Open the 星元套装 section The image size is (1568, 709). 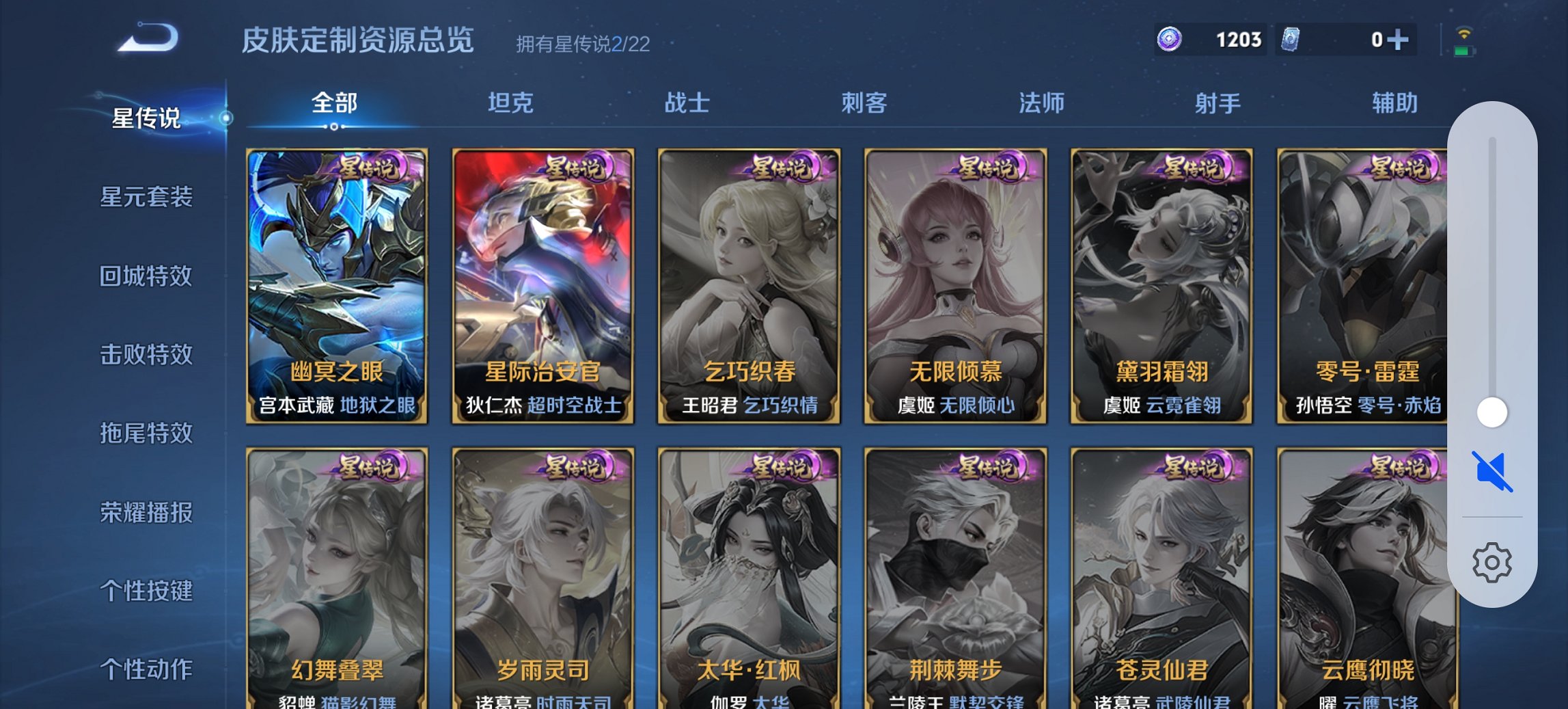point(148,196)
